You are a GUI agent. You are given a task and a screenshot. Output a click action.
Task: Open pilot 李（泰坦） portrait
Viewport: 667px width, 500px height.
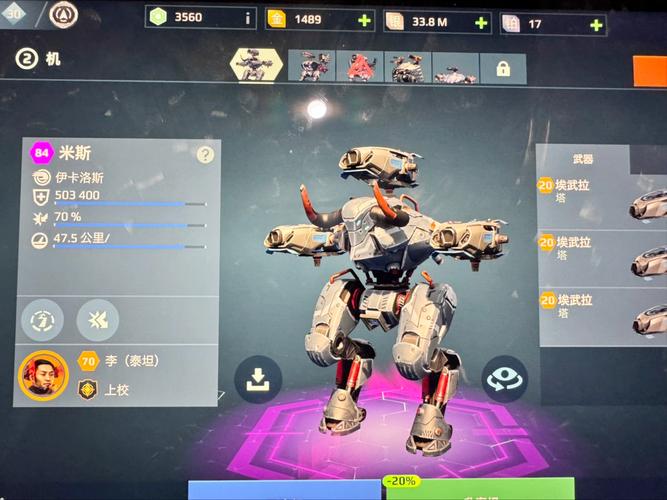click(x=43, y=375)
